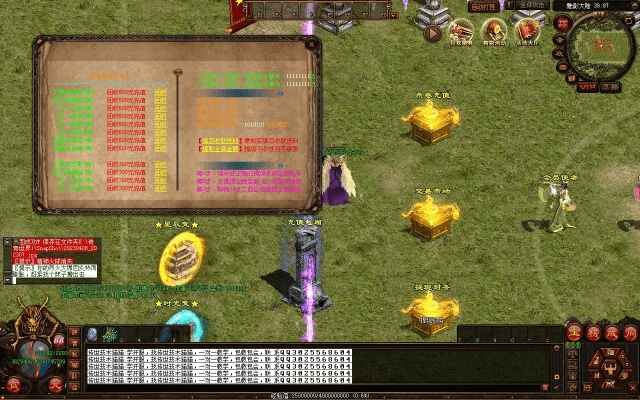Open the treasure chest event icon
The image size is (640, 400).
[461, 31]
